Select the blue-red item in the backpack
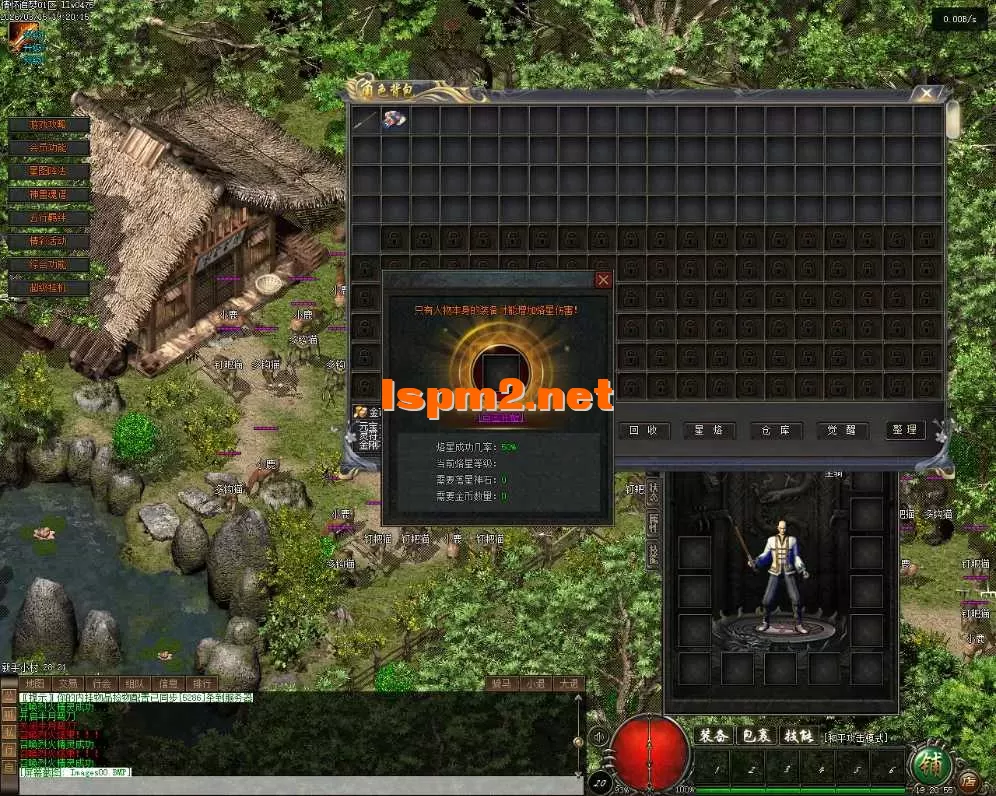This screenshot has width=996, height=796. point(395,120)
